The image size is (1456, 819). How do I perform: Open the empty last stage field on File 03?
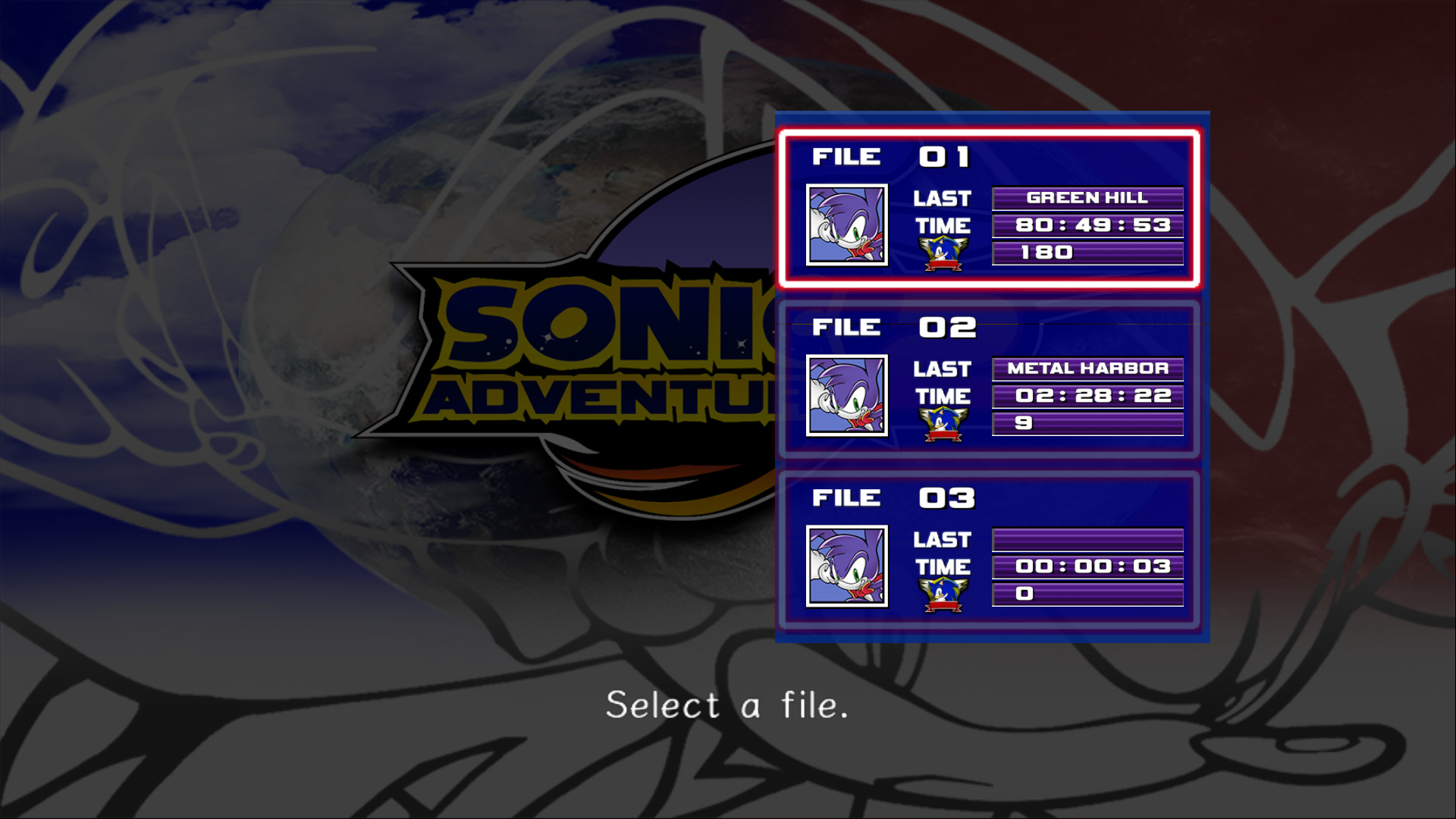coord(1087,540)
